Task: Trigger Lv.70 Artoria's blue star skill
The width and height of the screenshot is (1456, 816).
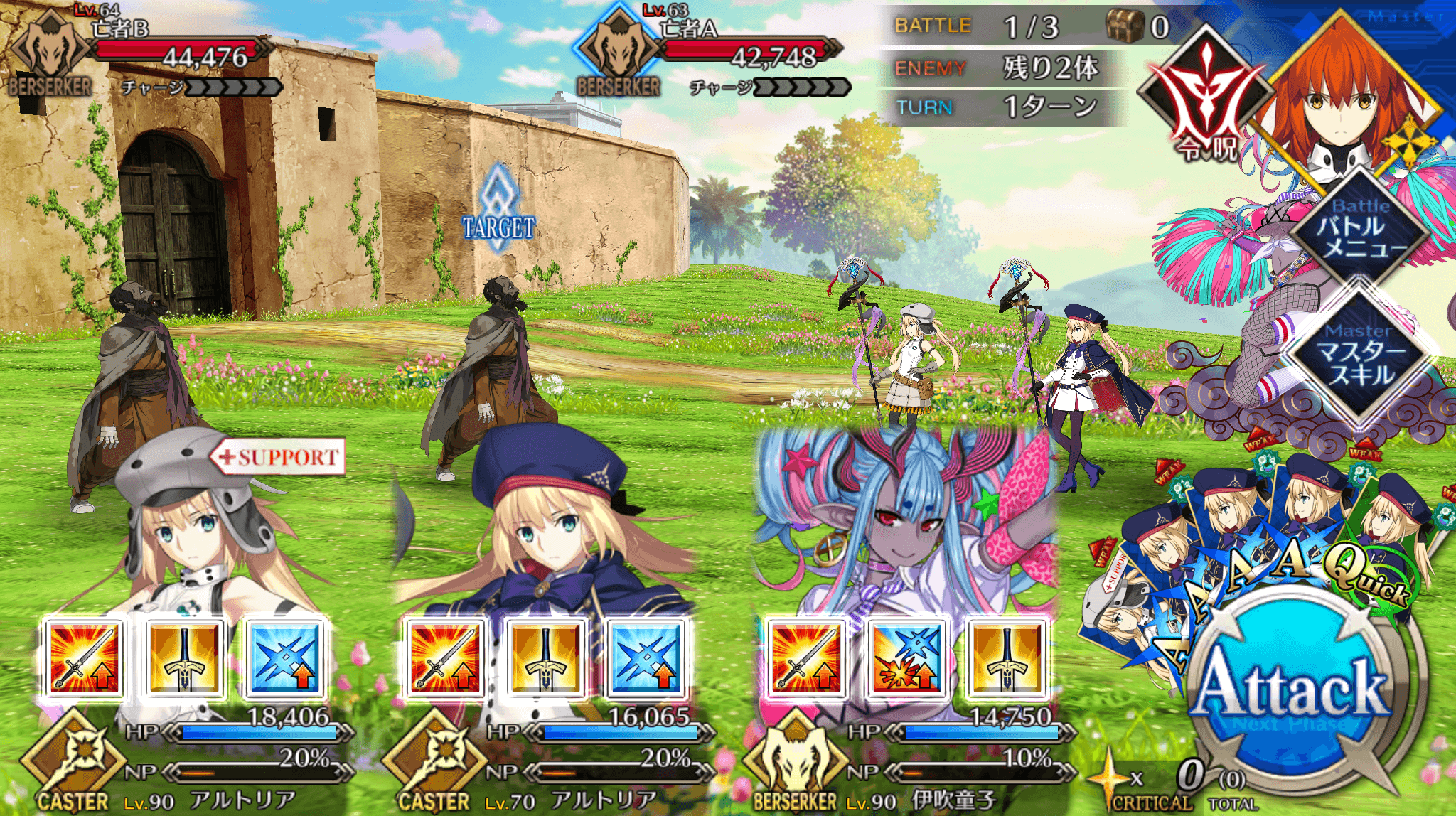Action: [647, 657]
